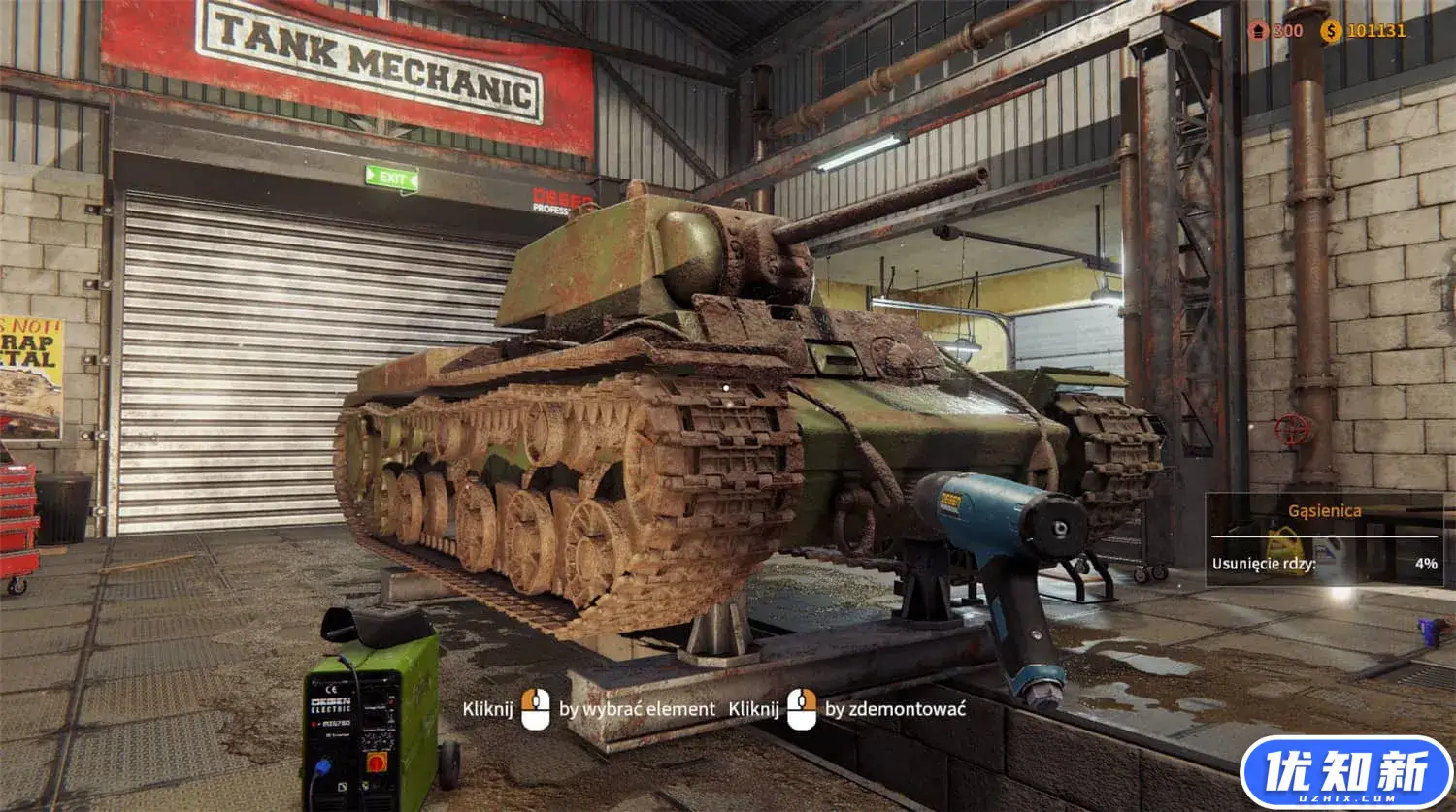Click the garage house currency icon
This screenshot has width=1456, height=812.
[1256, 30]
